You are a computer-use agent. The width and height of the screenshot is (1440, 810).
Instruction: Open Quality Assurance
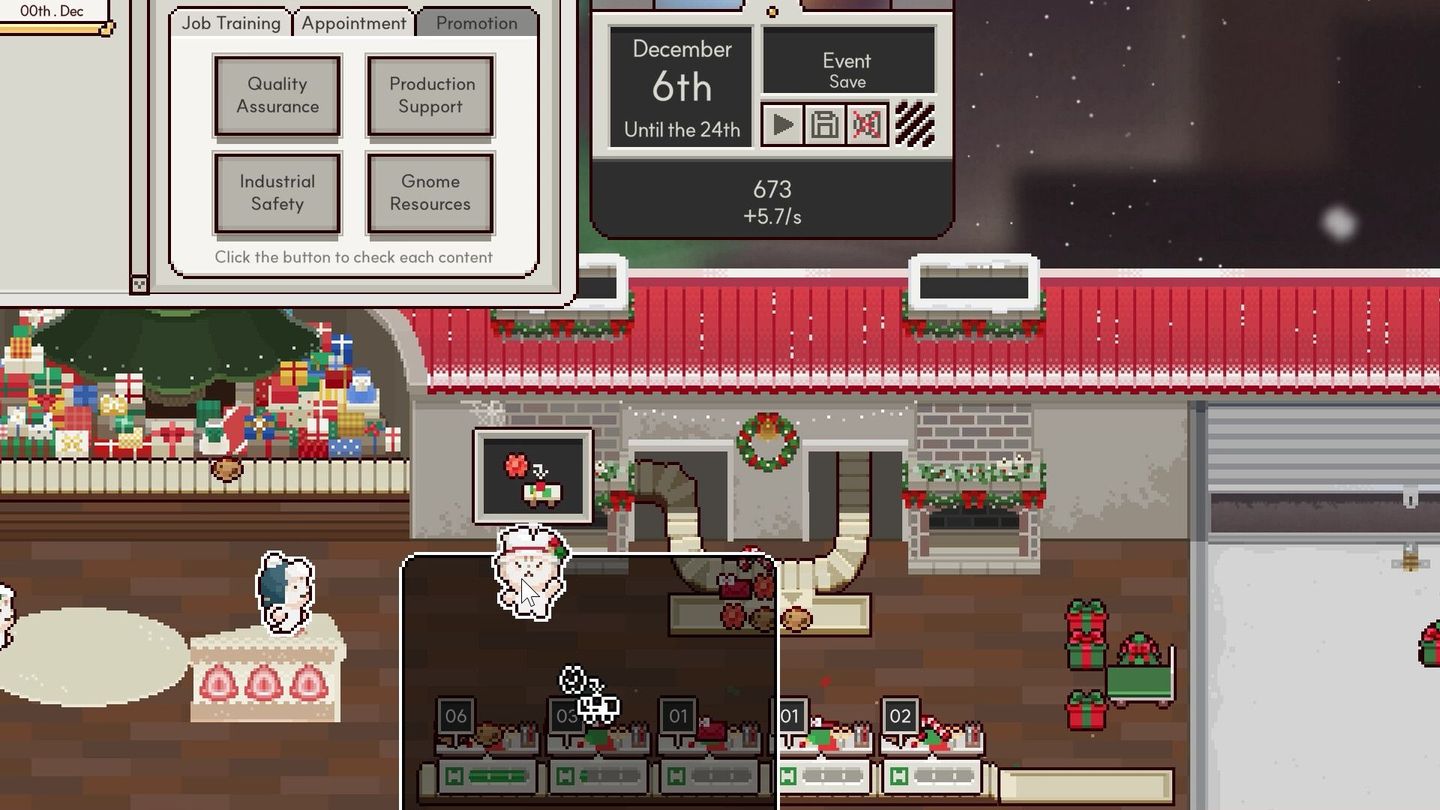(x=277, y=96)
